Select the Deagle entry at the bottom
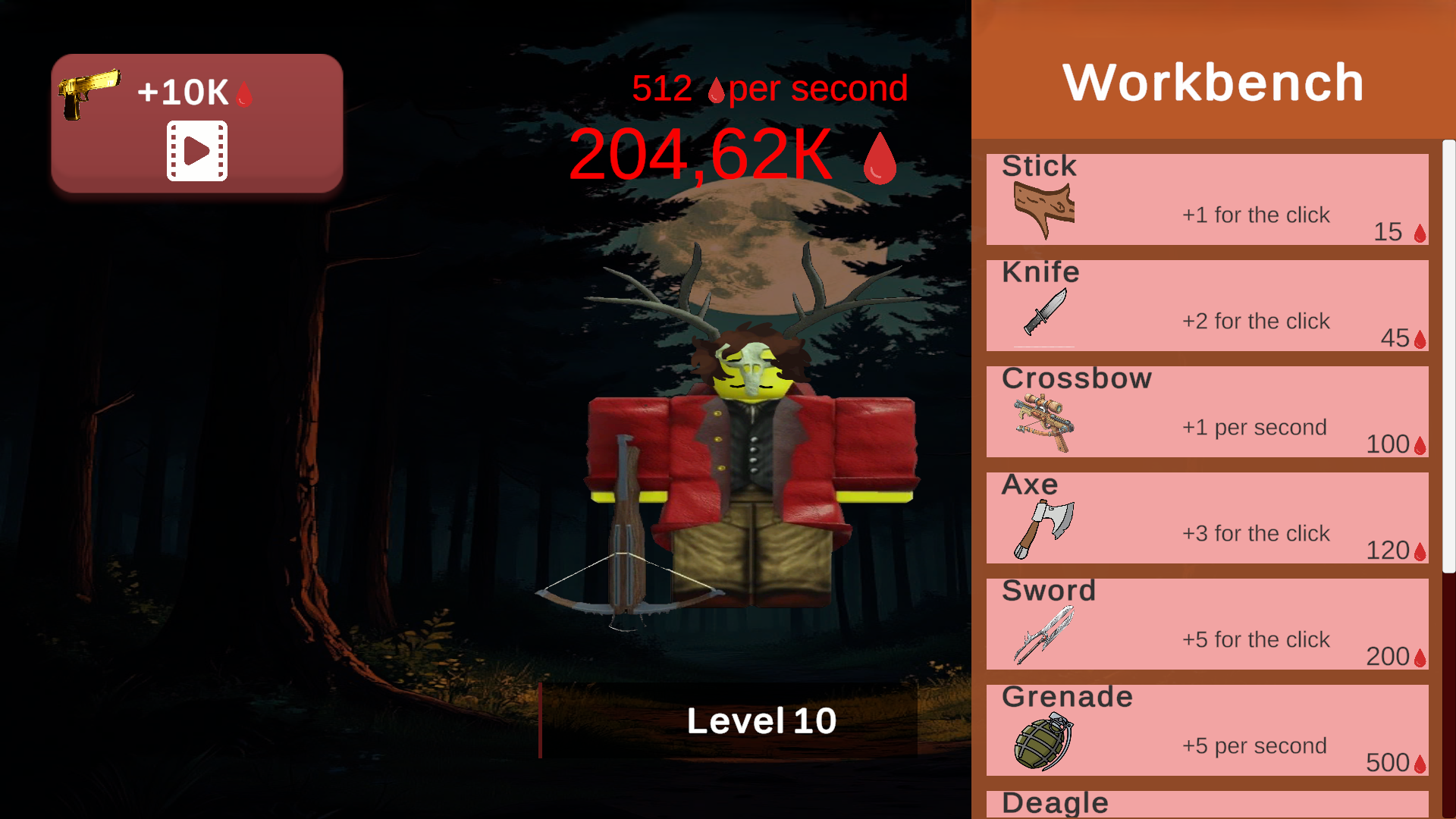 point(1207,802)
